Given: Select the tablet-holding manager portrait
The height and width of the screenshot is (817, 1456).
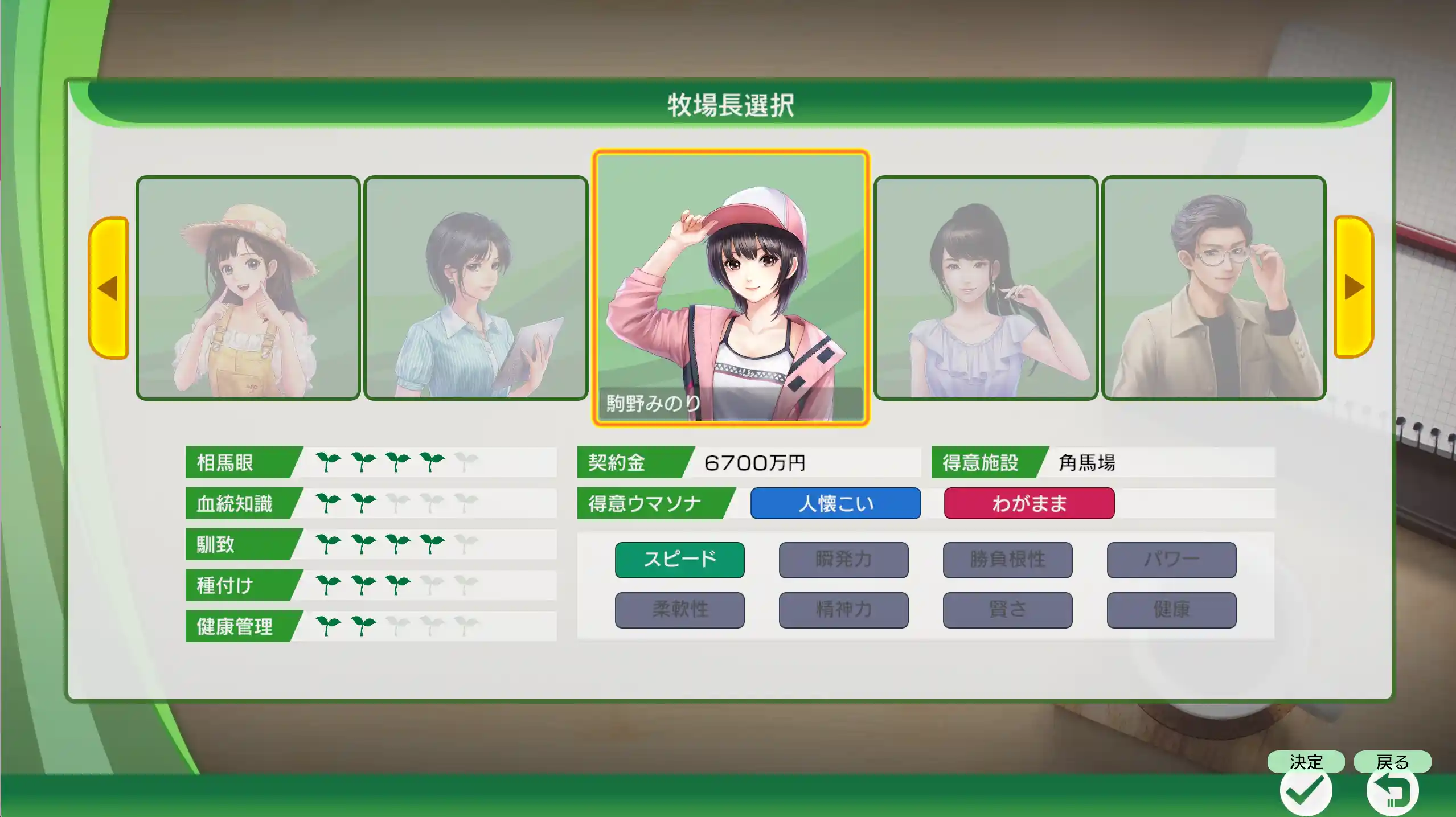Looking at the screenshot, I should click(475, 288).
